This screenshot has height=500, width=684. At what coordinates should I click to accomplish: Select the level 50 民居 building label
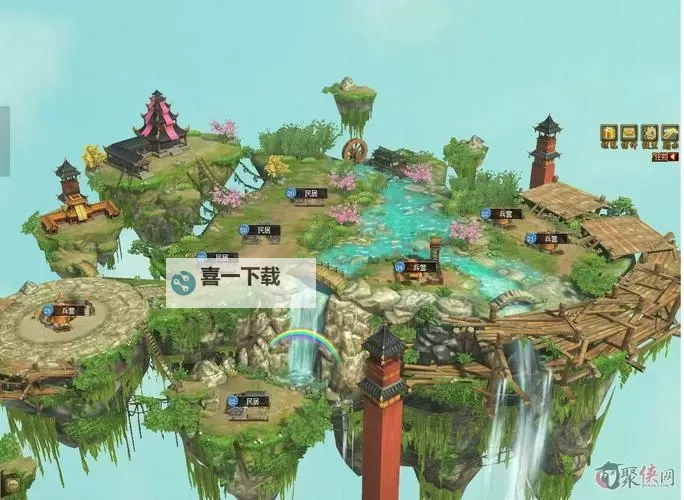(261, 230)
